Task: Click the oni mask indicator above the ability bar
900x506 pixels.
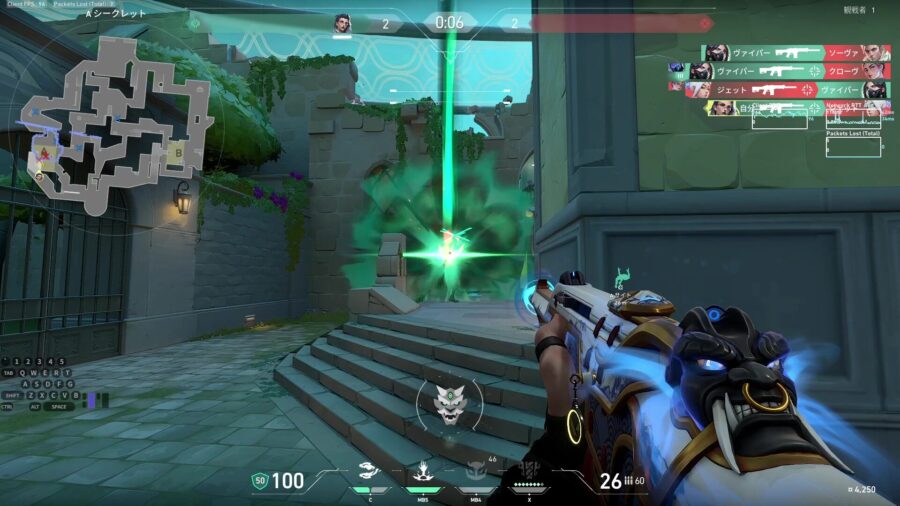Action: point(449,405)
